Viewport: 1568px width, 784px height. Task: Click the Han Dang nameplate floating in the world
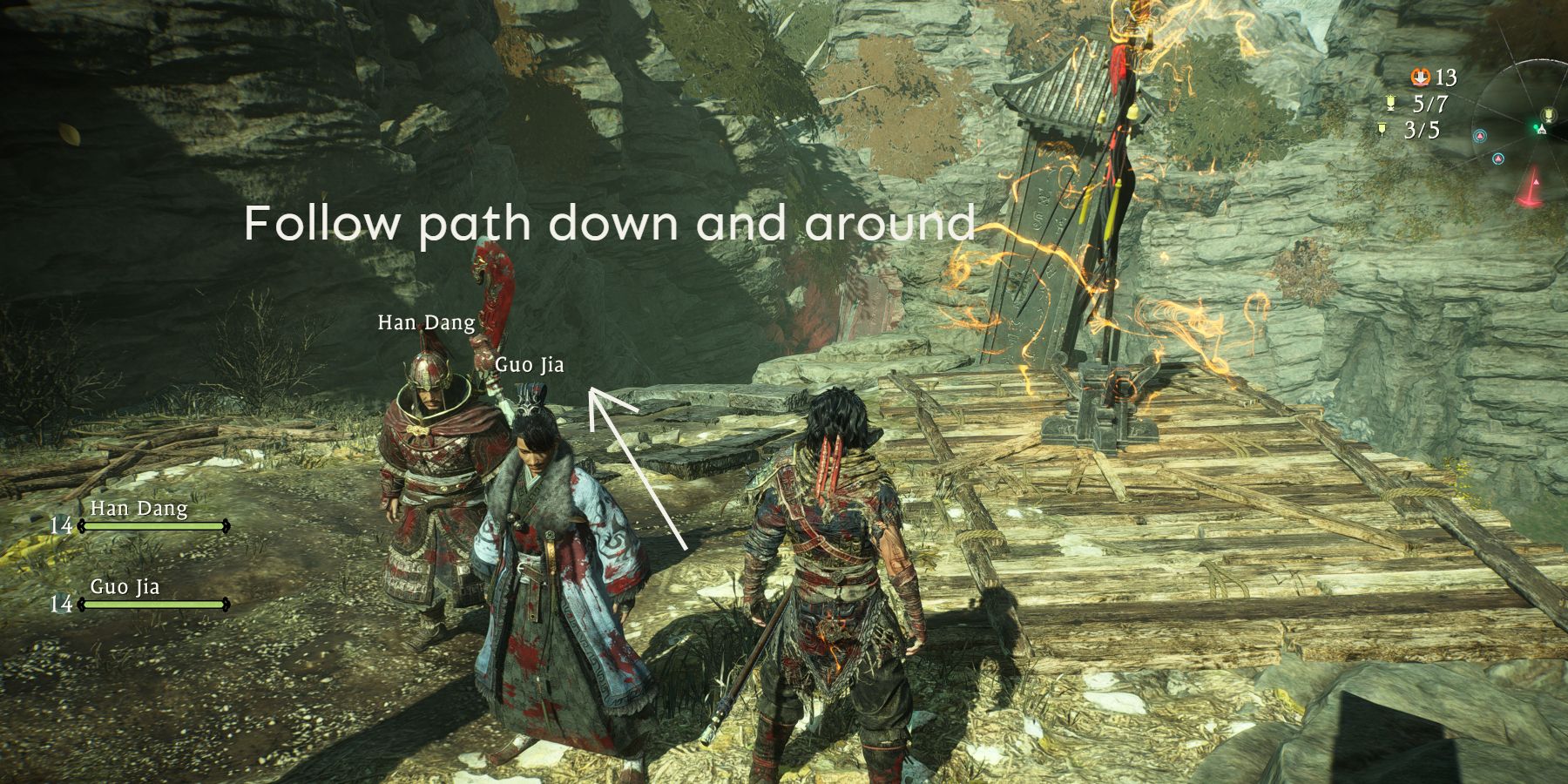(425, 323)
